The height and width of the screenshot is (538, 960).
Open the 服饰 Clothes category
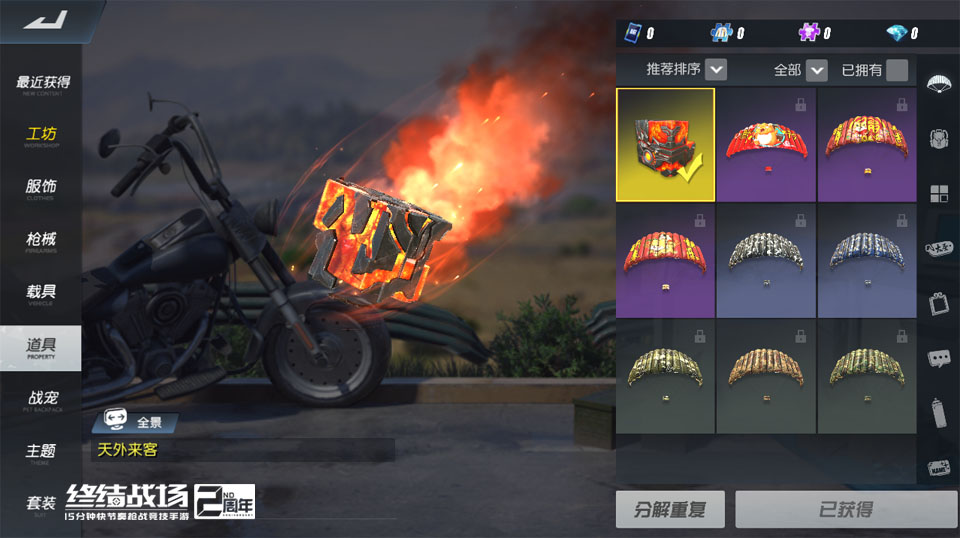(42, 189)
